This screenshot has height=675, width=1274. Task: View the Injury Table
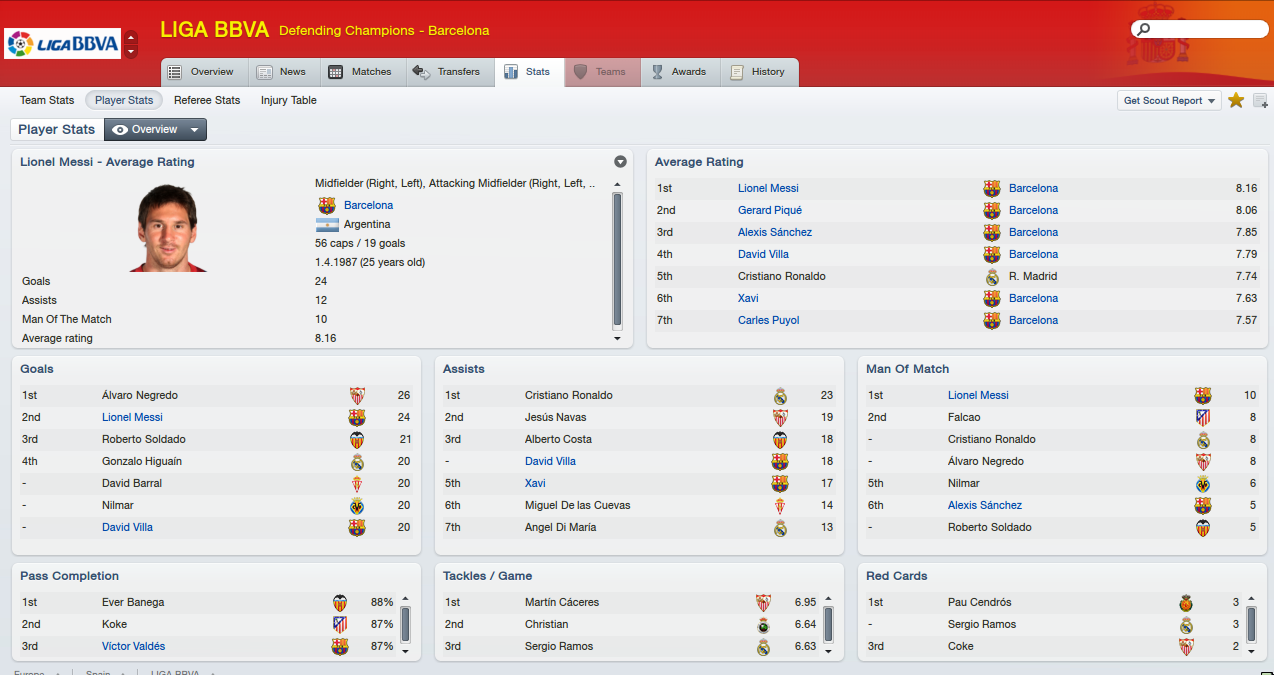pos(289,100)
